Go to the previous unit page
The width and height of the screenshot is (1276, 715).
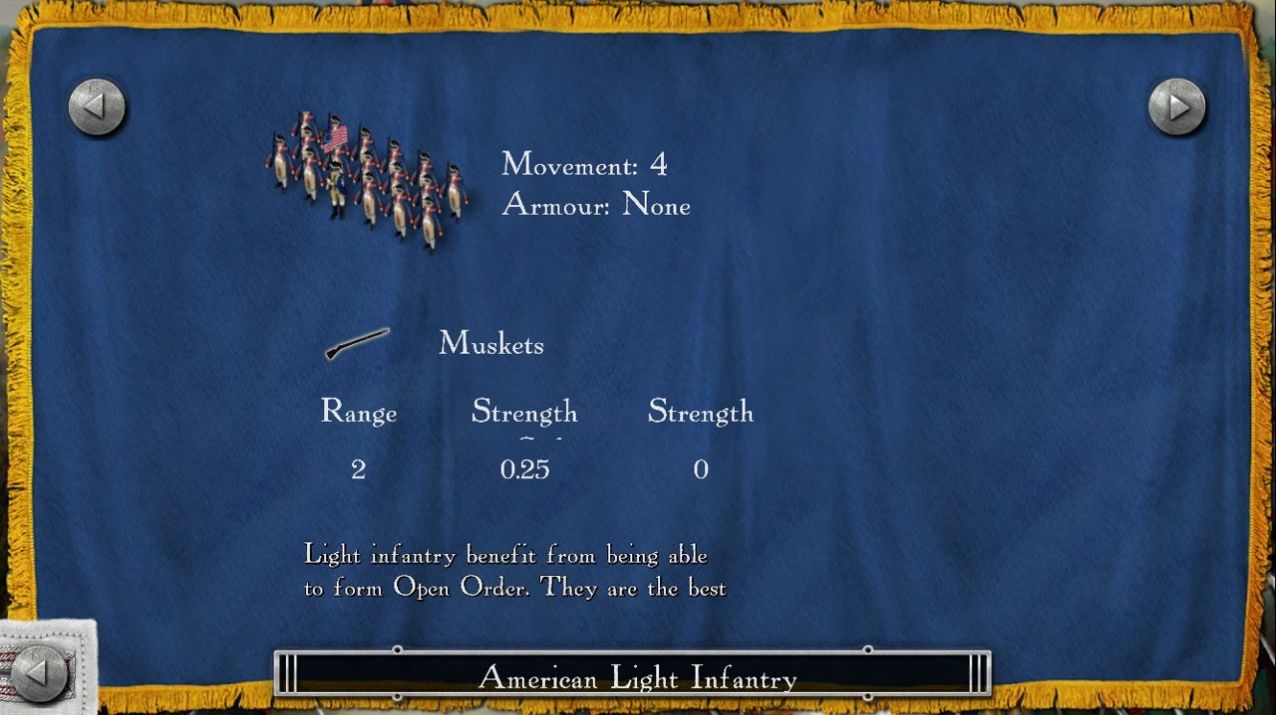[97, 107]
